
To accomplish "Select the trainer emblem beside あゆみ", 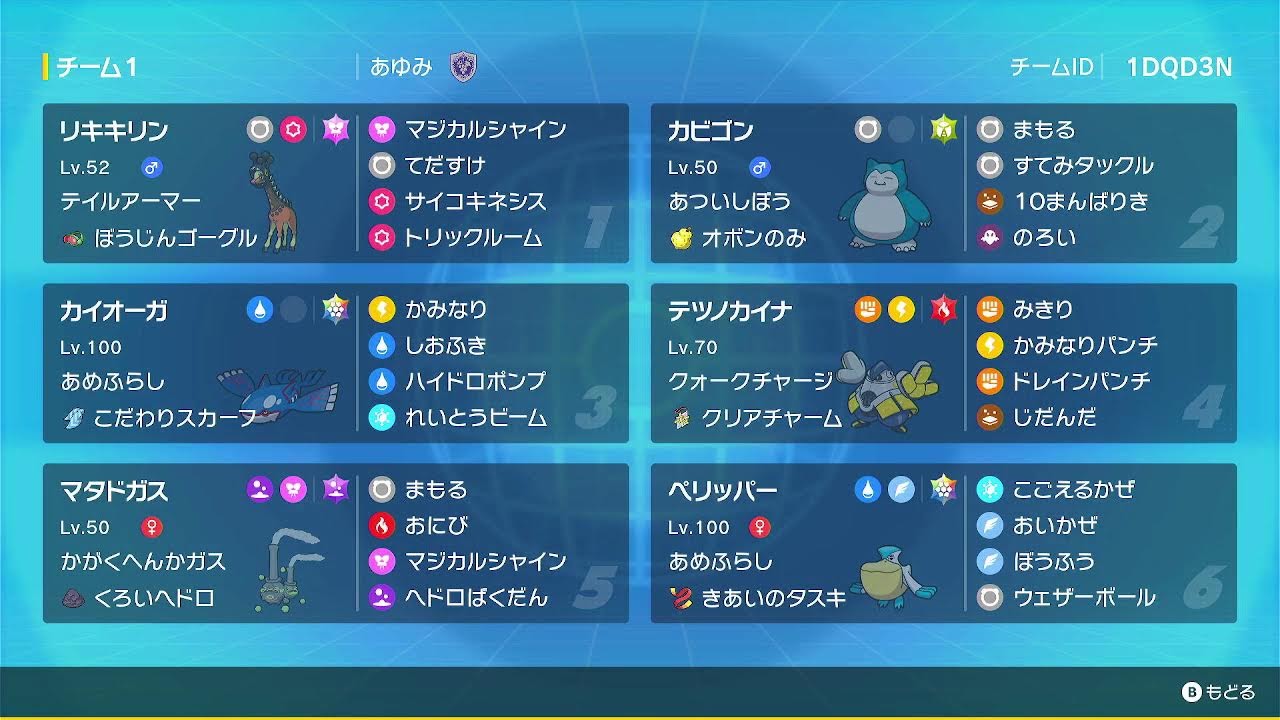I will [x=461, y=67].
